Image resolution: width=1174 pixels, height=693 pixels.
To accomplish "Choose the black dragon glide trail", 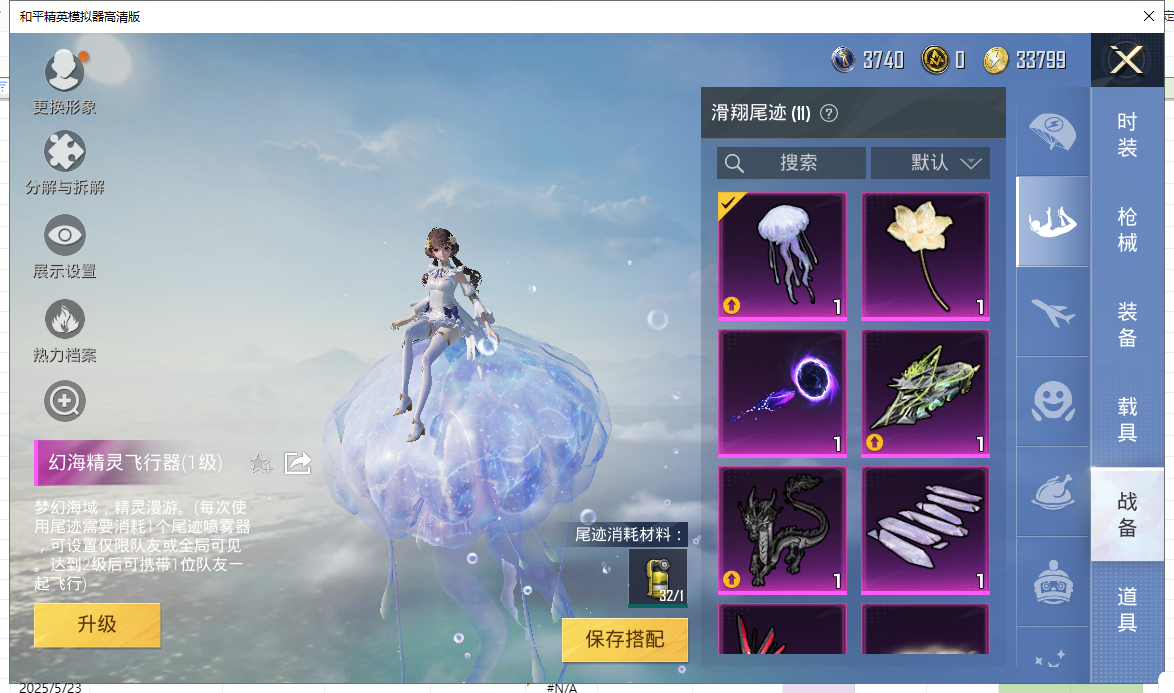I will [782, 529].
